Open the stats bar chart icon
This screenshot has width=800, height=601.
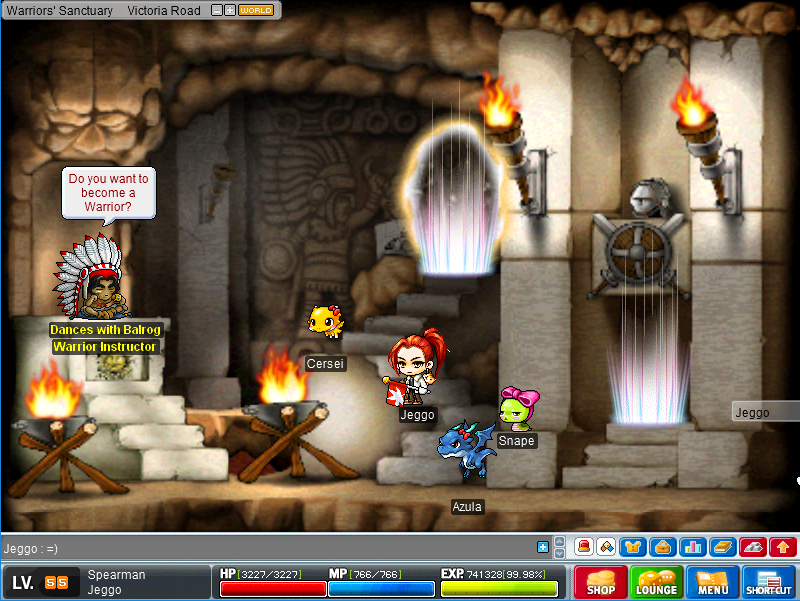[x=692, y=547]
